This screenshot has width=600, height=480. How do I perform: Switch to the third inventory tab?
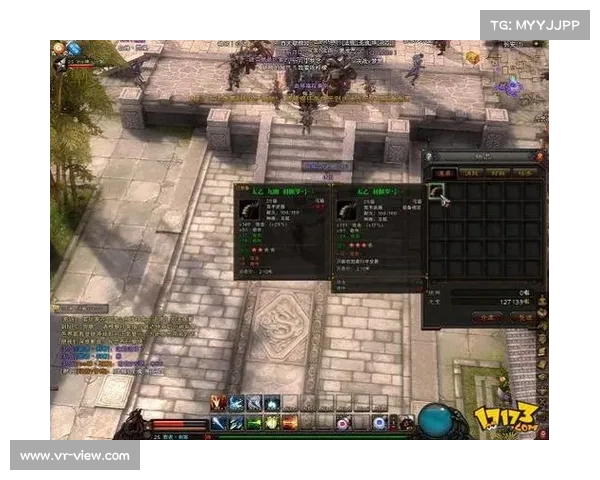[x=497, y=172]
